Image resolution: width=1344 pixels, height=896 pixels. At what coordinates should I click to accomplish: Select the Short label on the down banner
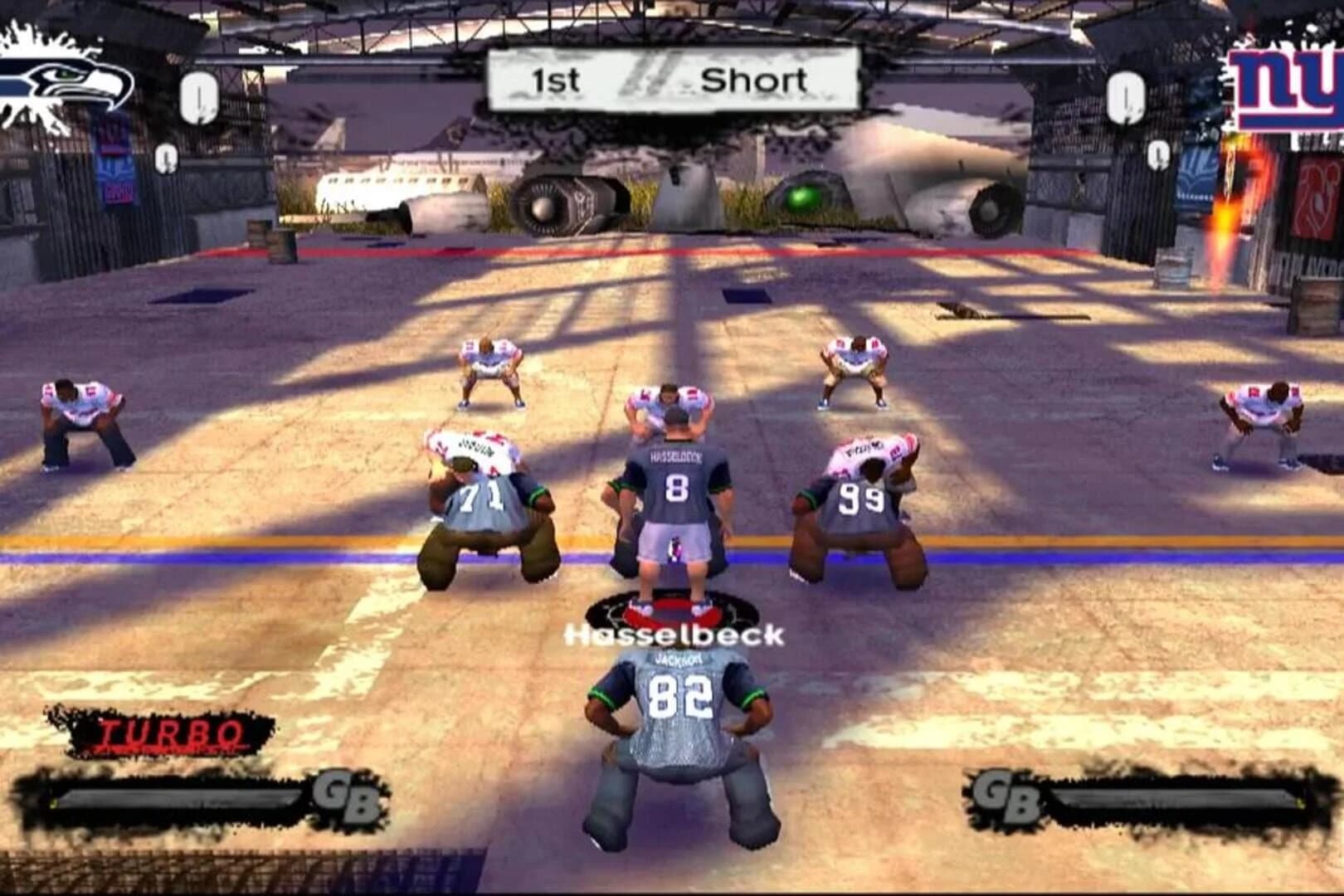coord(755,80)
